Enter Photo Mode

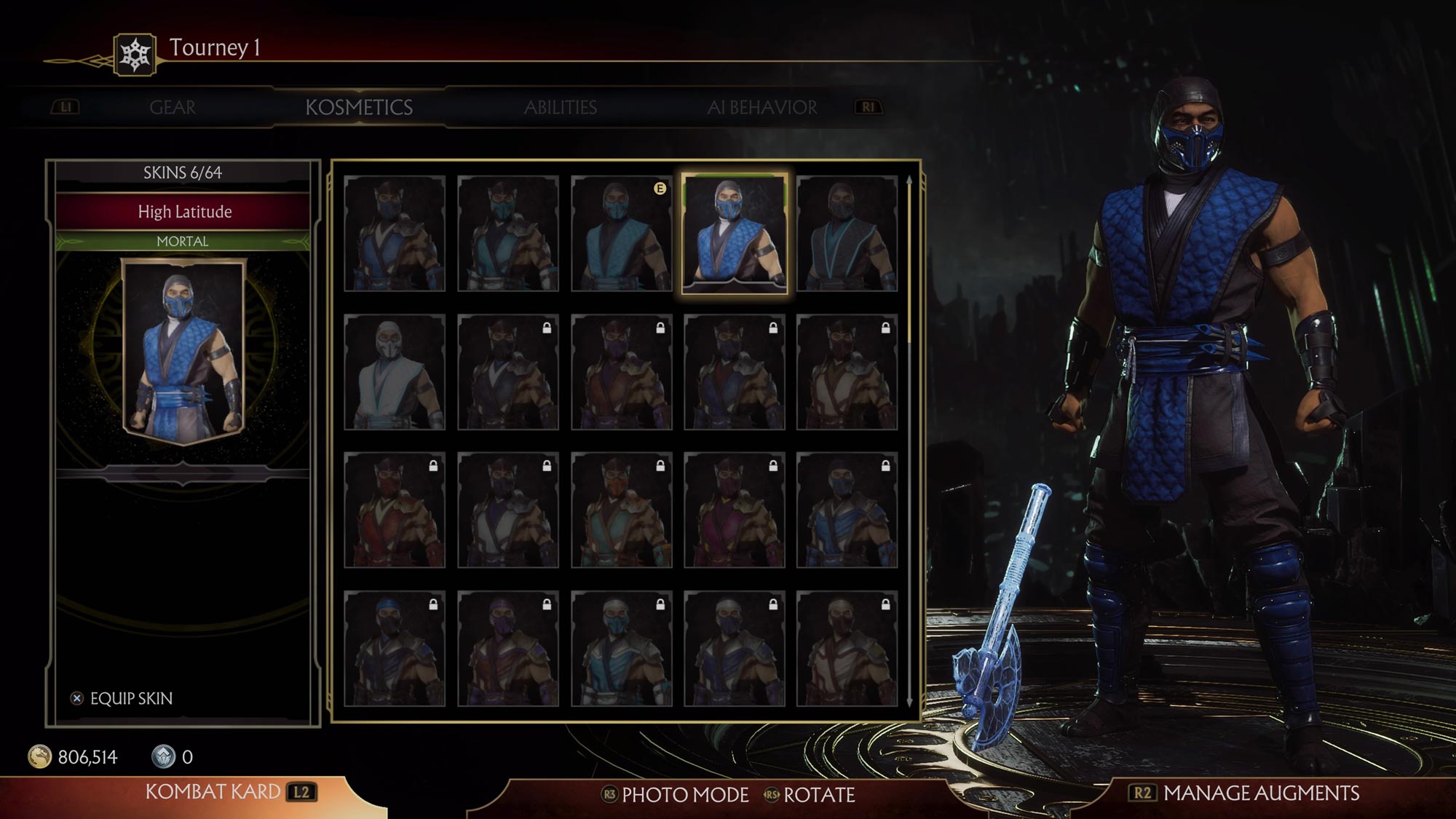click(675, 795)
